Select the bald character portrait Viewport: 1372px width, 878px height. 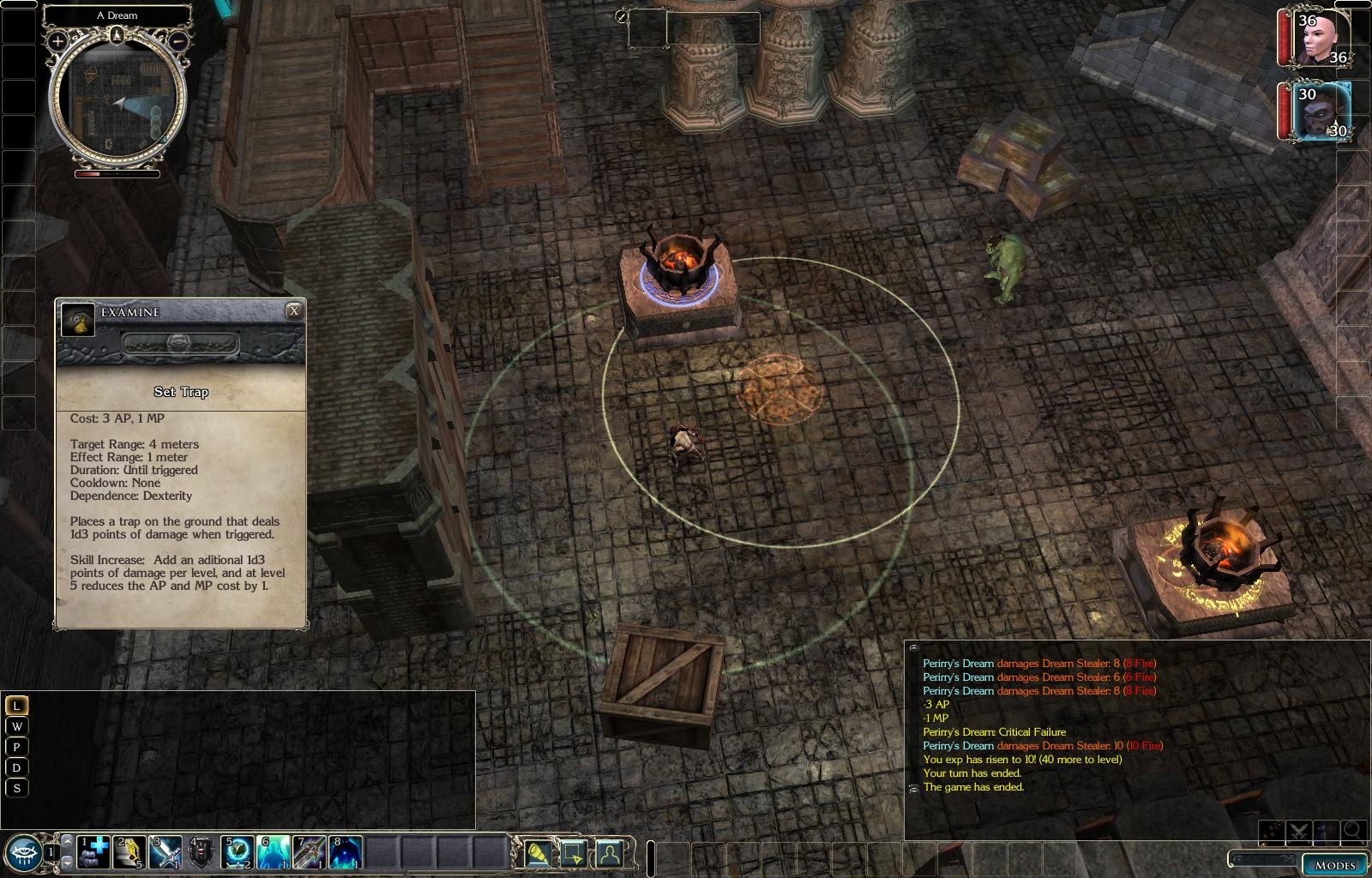1316,39
